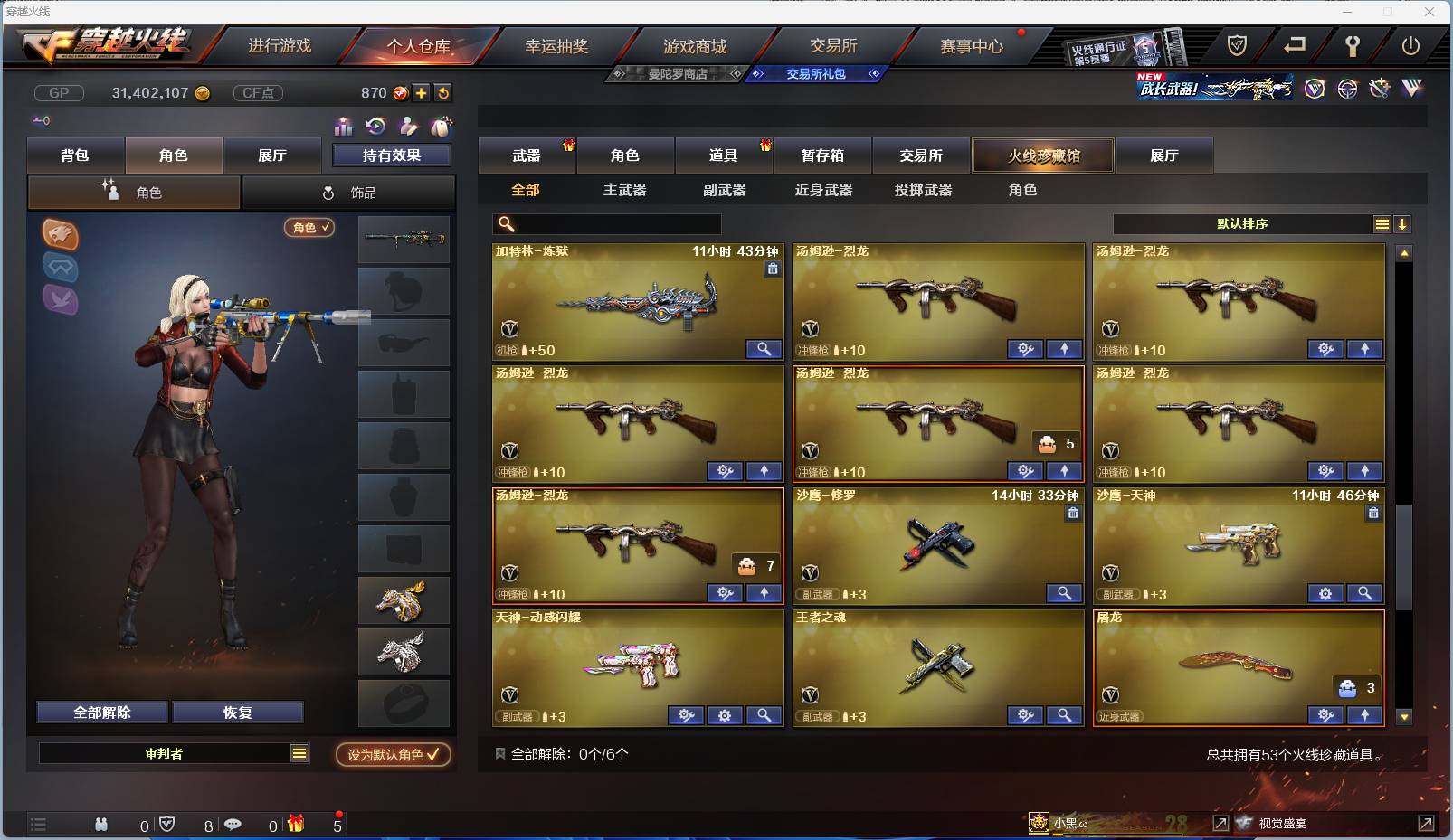1453x840 pixels.
Task: Toggle 设为默认角色 checkbox
Action: coord(392,755)
